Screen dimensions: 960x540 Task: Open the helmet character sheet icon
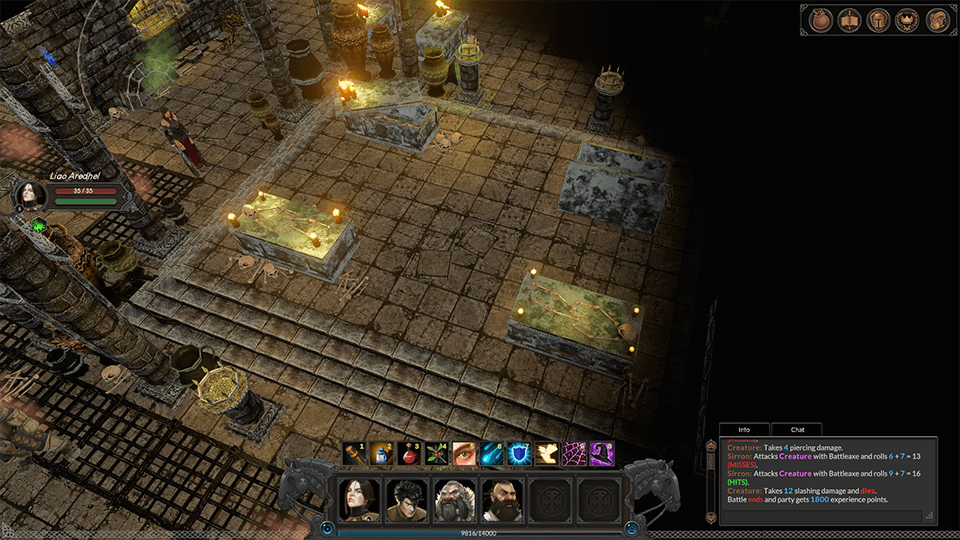point(878,20)
